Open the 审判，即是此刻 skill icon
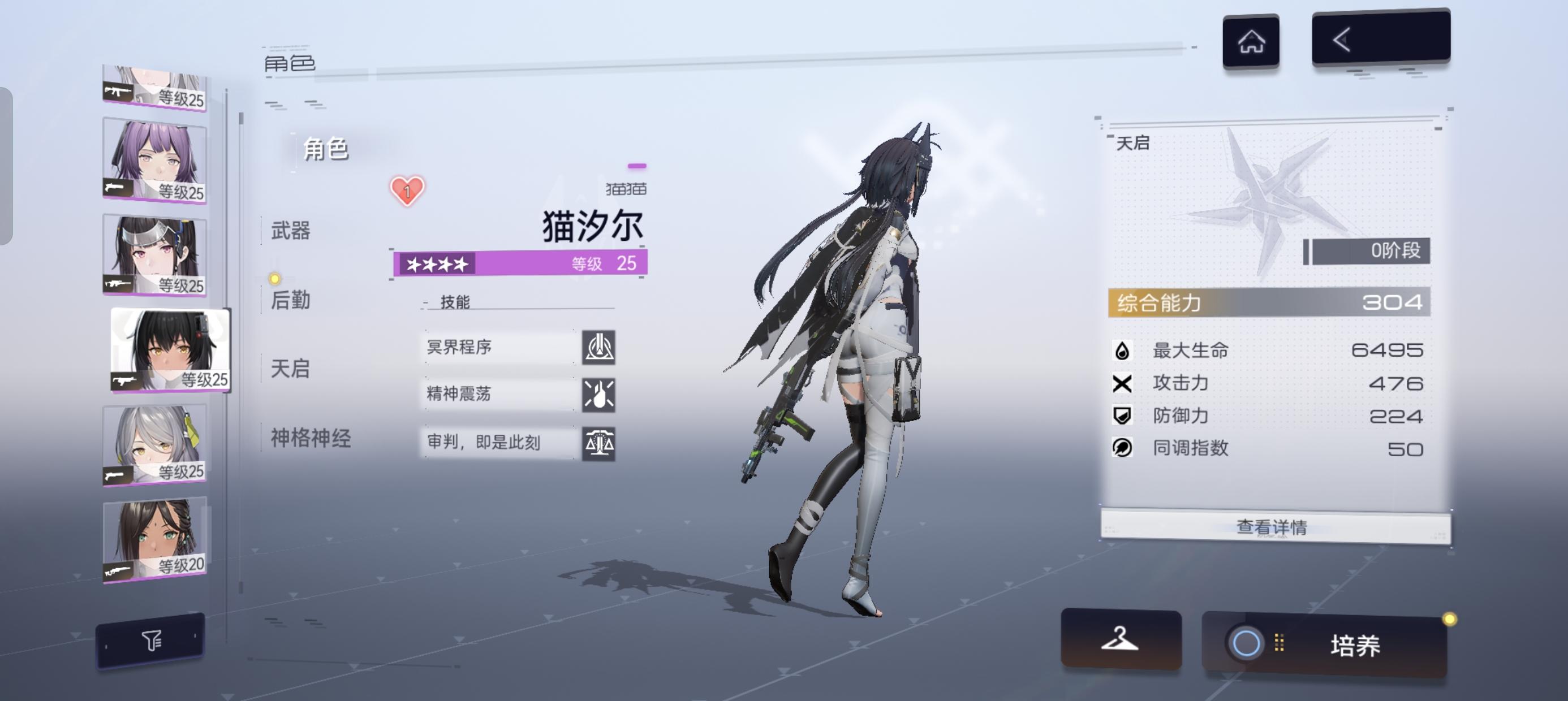 click(600, 444)
